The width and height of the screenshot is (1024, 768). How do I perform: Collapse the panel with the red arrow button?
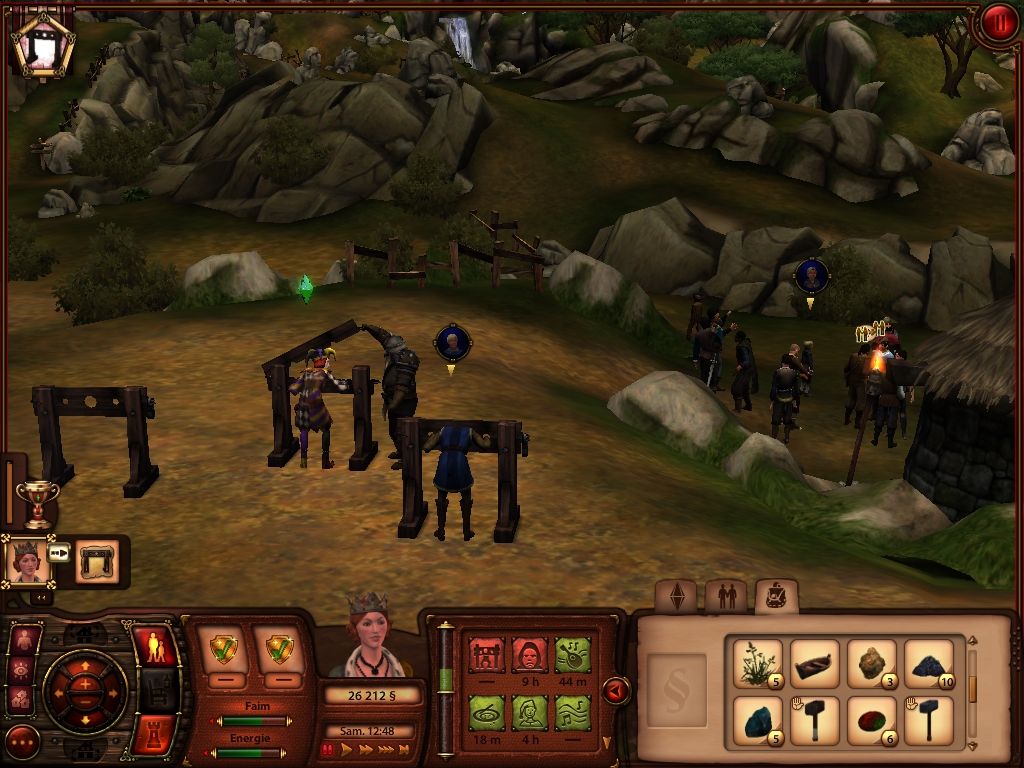617,690
